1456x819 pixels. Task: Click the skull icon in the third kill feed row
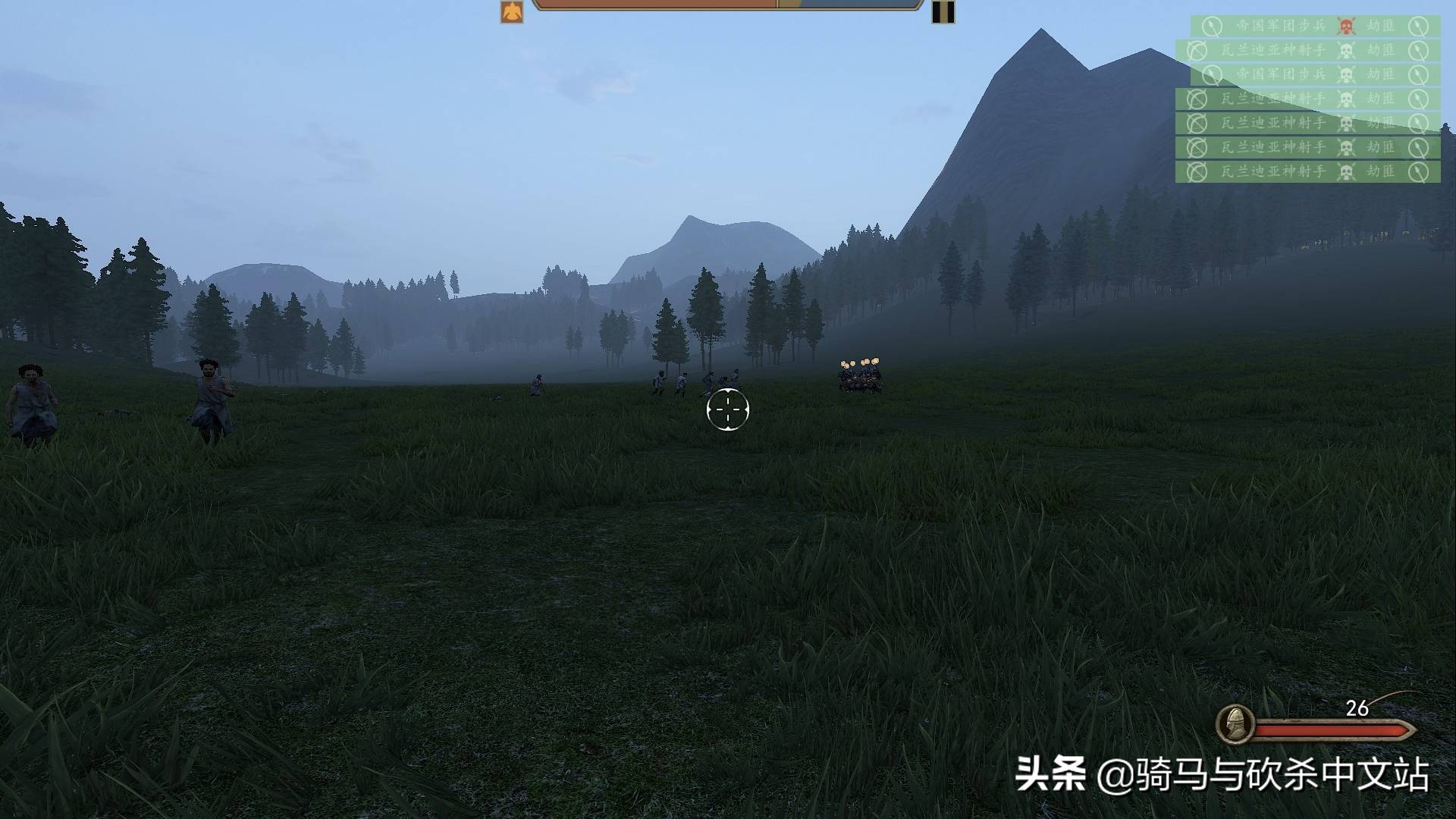pos(1347,74)
